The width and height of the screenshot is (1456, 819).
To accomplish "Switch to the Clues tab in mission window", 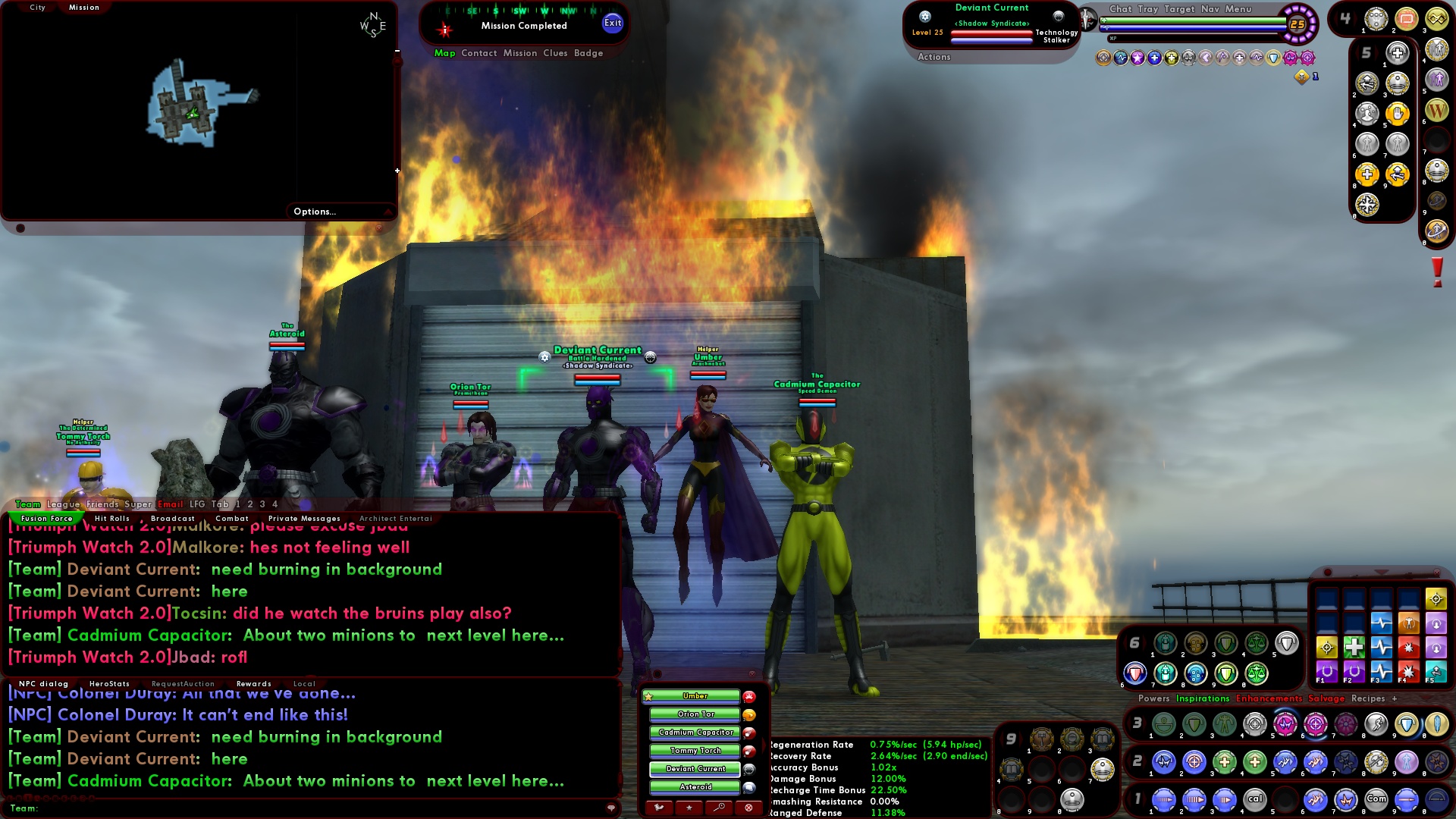I will click(555, 53).
